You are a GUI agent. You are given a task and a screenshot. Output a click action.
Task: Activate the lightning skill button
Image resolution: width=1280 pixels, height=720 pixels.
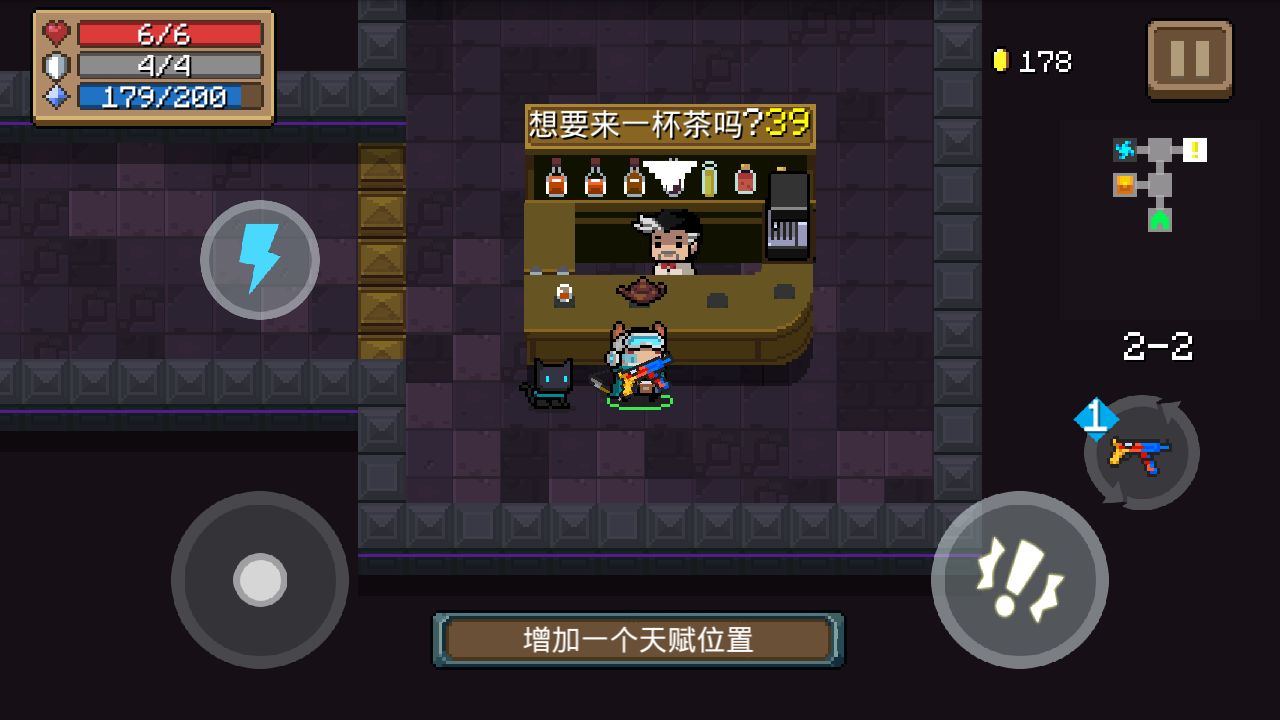(x=258, y=258)
